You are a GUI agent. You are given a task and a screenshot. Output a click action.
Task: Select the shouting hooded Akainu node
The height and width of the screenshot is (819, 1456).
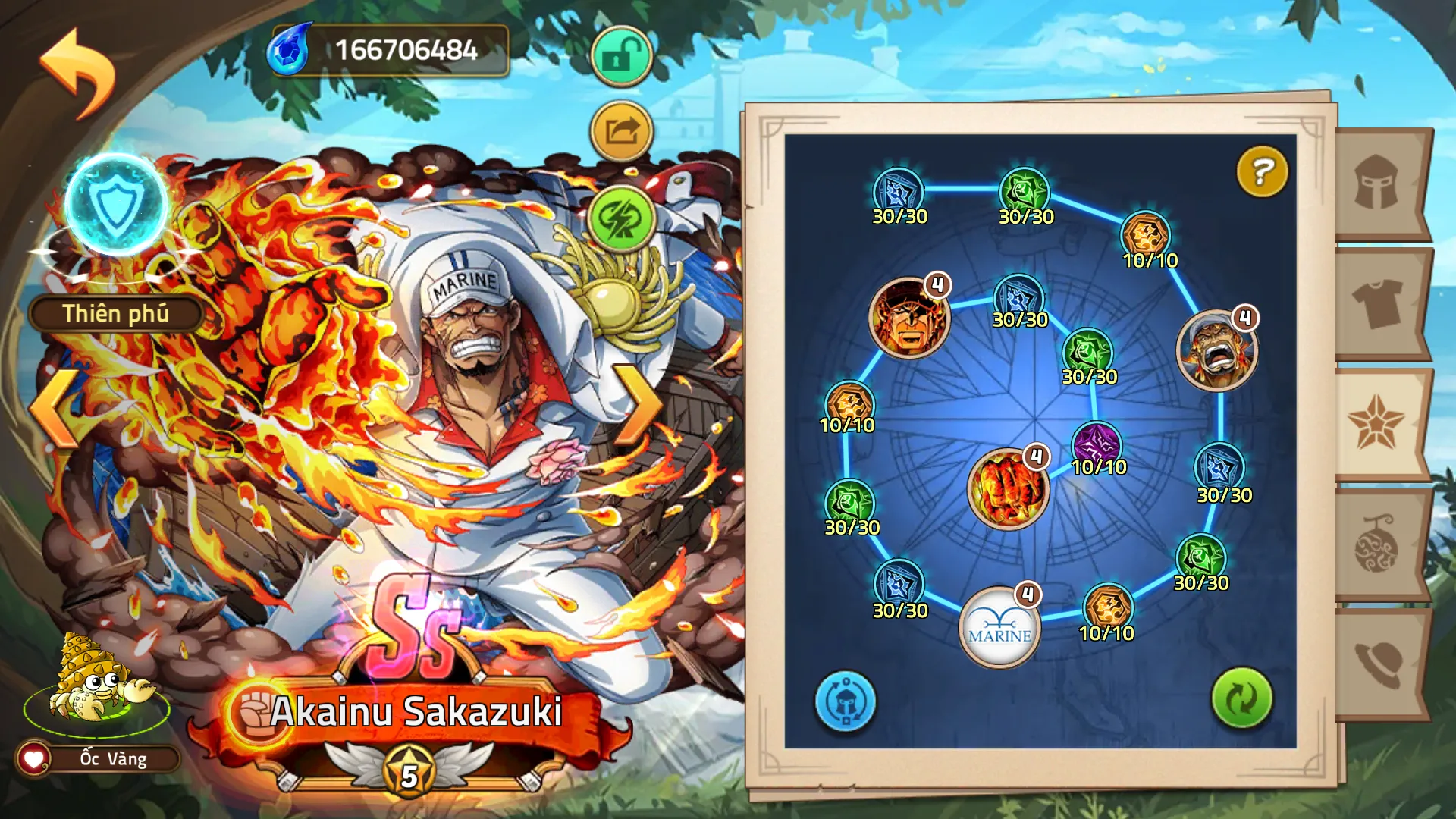(1216, 350)
